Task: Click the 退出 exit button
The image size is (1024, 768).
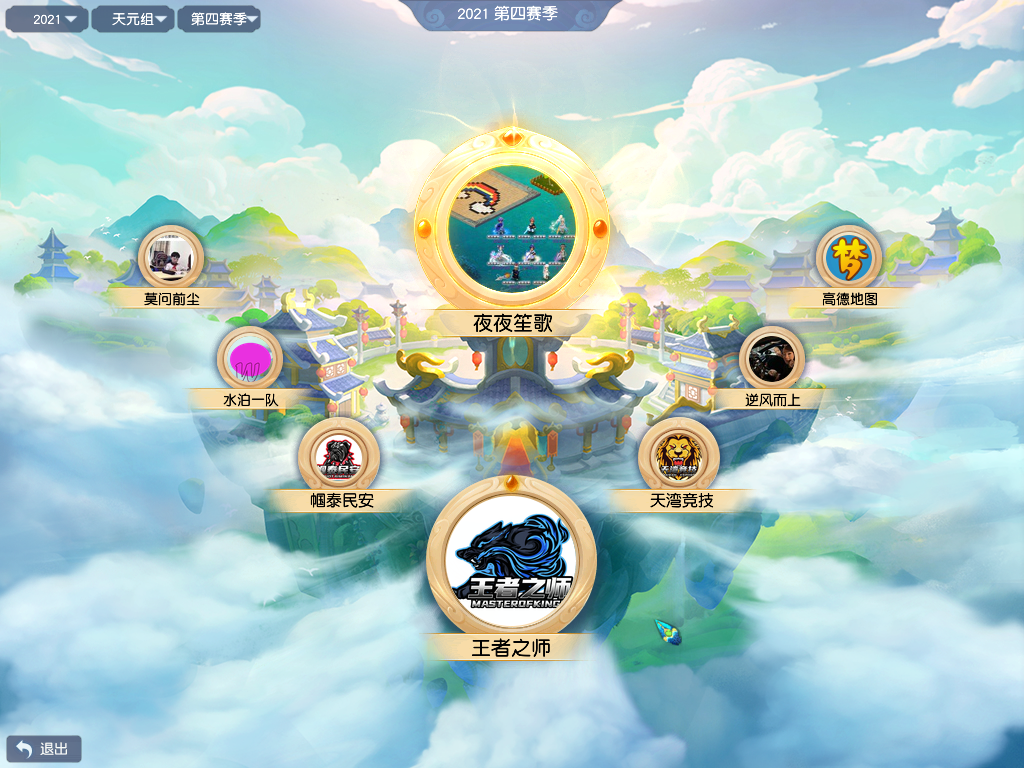Action: [x=44, y=749]
